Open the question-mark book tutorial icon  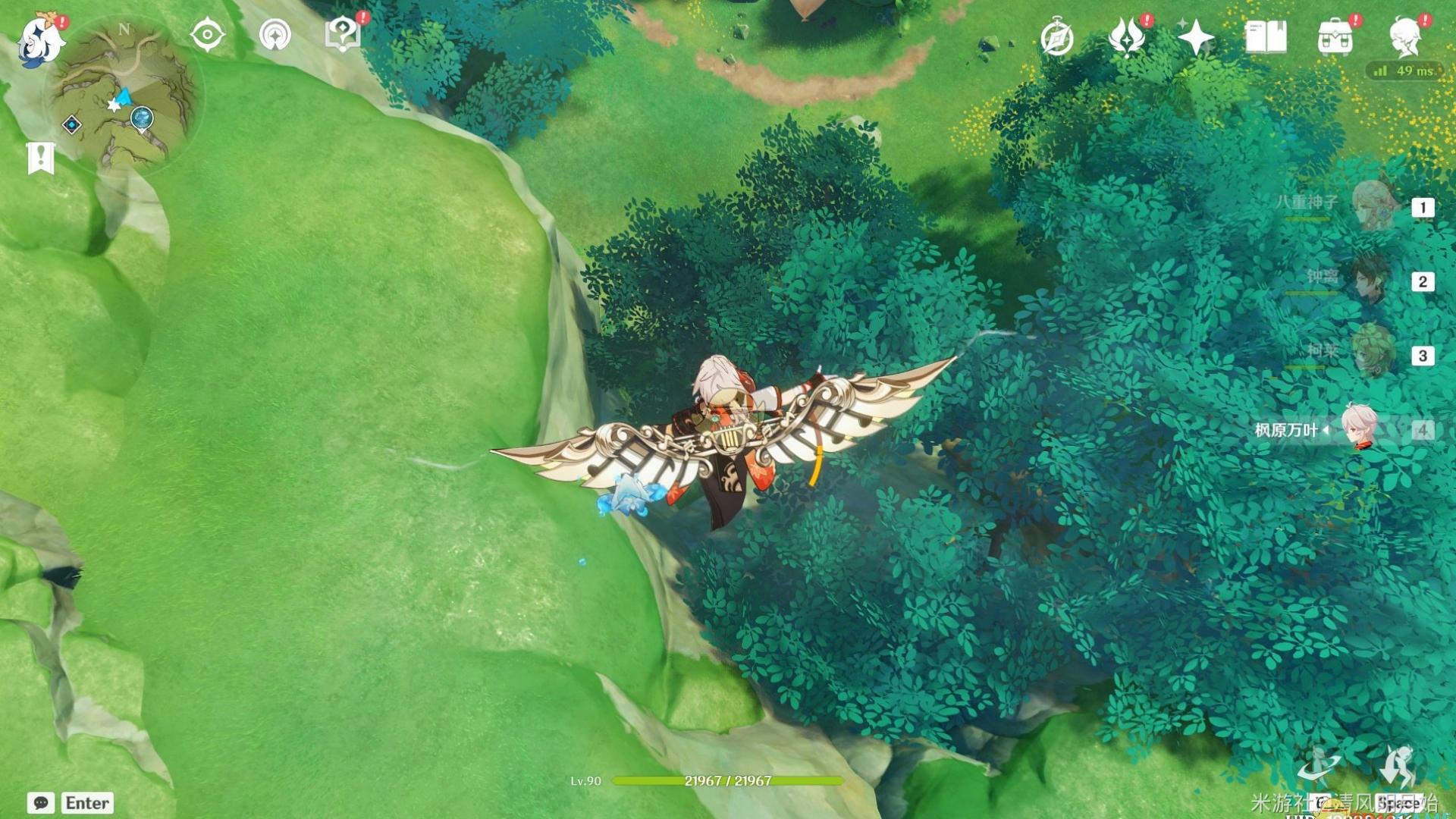coord(342,35)
